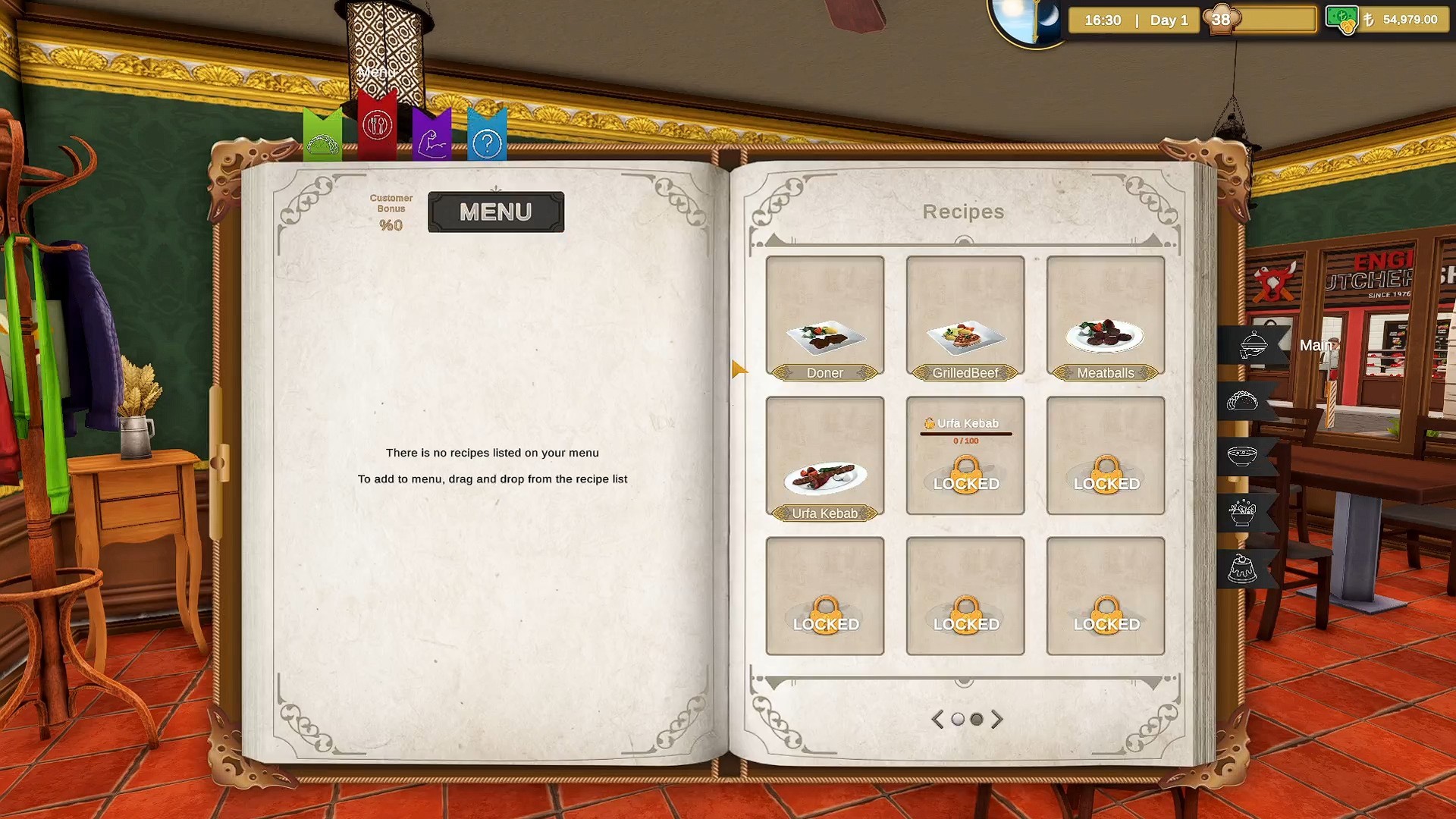
Task: Pick the Meatballs recipe card
Action: (x=1105, y=317)
